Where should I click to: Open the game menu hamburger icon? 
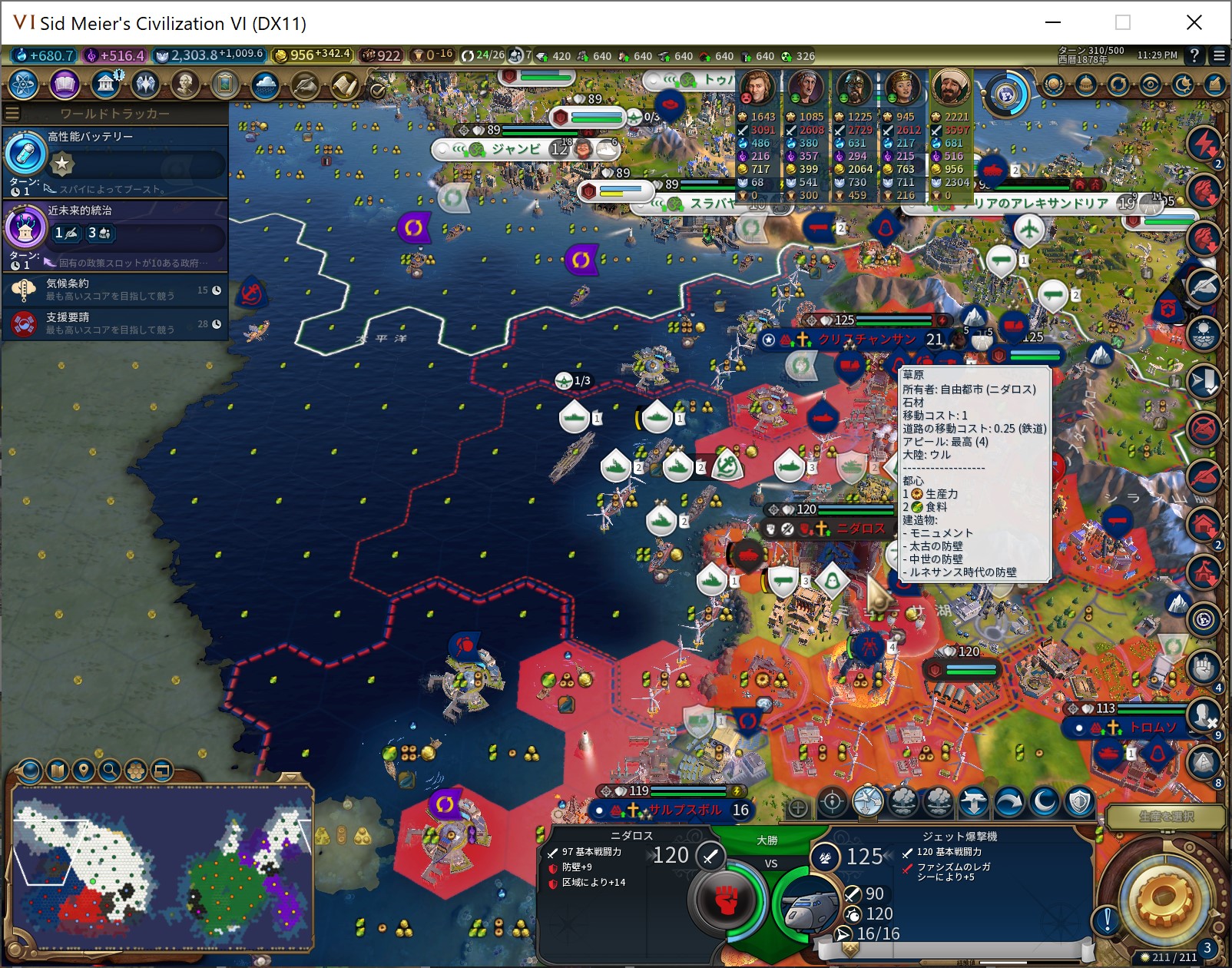(x=1219, y=55)
